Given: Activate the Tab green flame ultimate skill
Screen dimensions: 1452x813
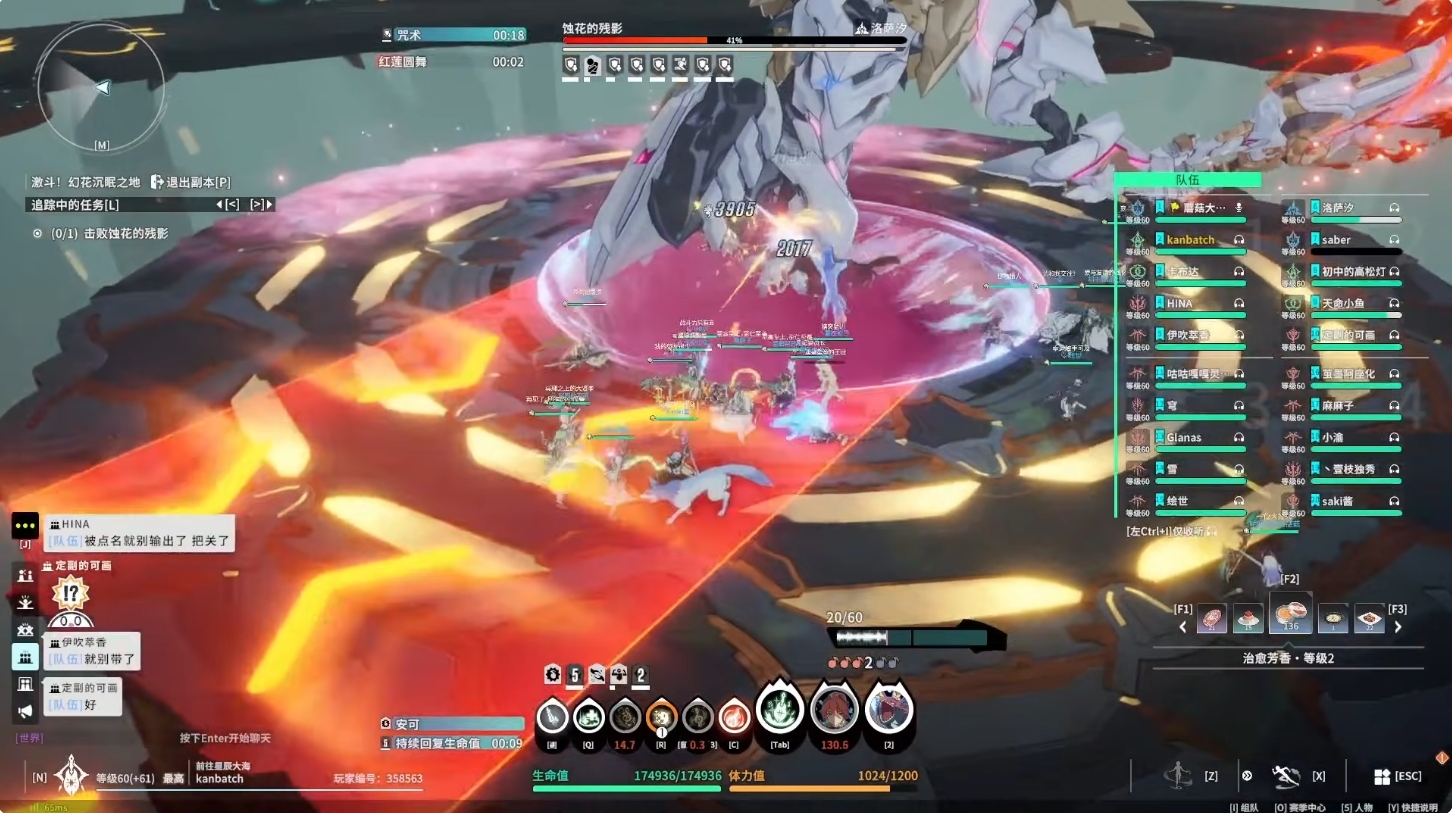Looking at the screenshot, I should [x=780, y=711].
